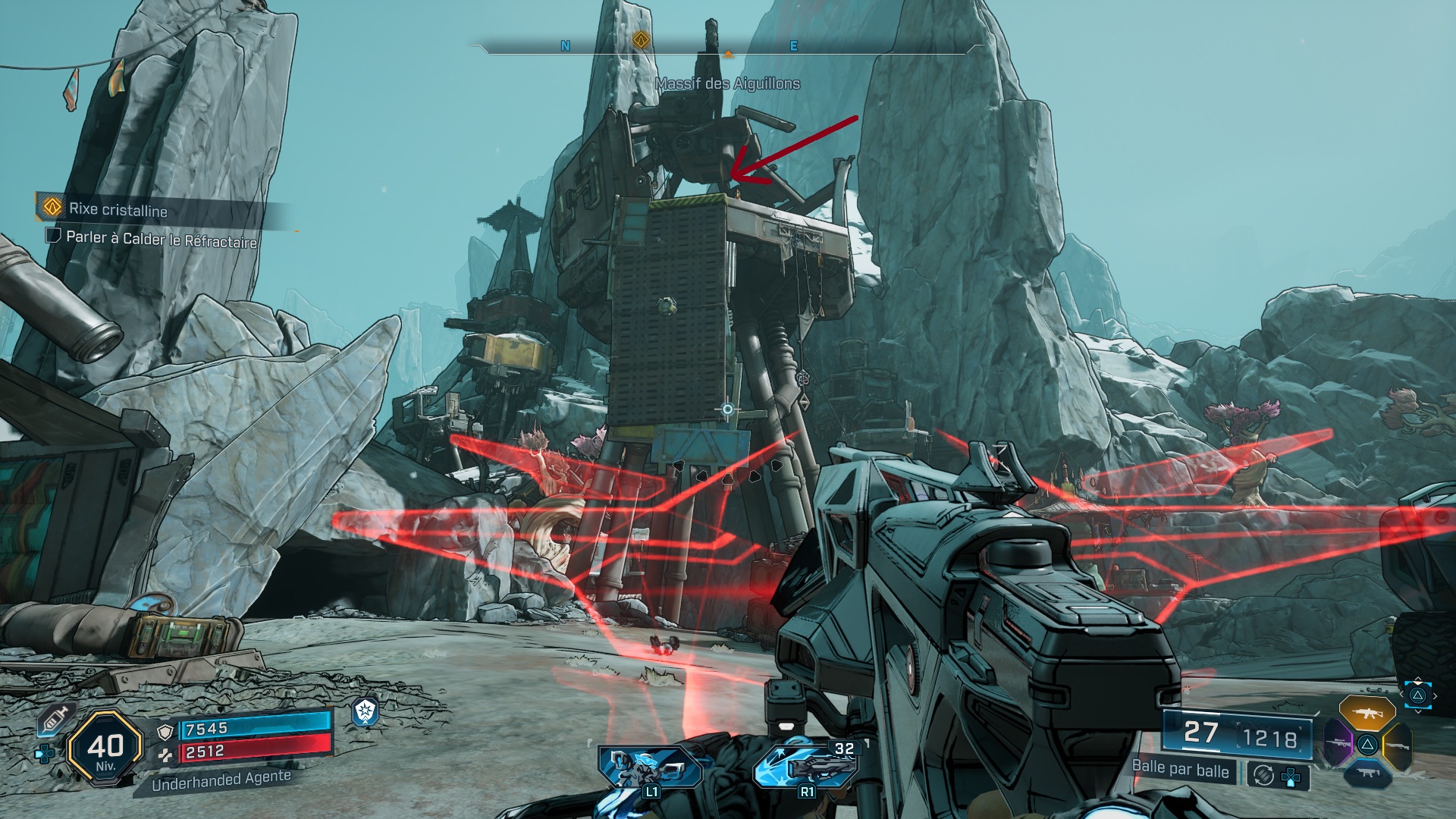Select the orange assault rifle weapon slot
This screenshot has width=1456, height=819.
tap(1367, 714)
